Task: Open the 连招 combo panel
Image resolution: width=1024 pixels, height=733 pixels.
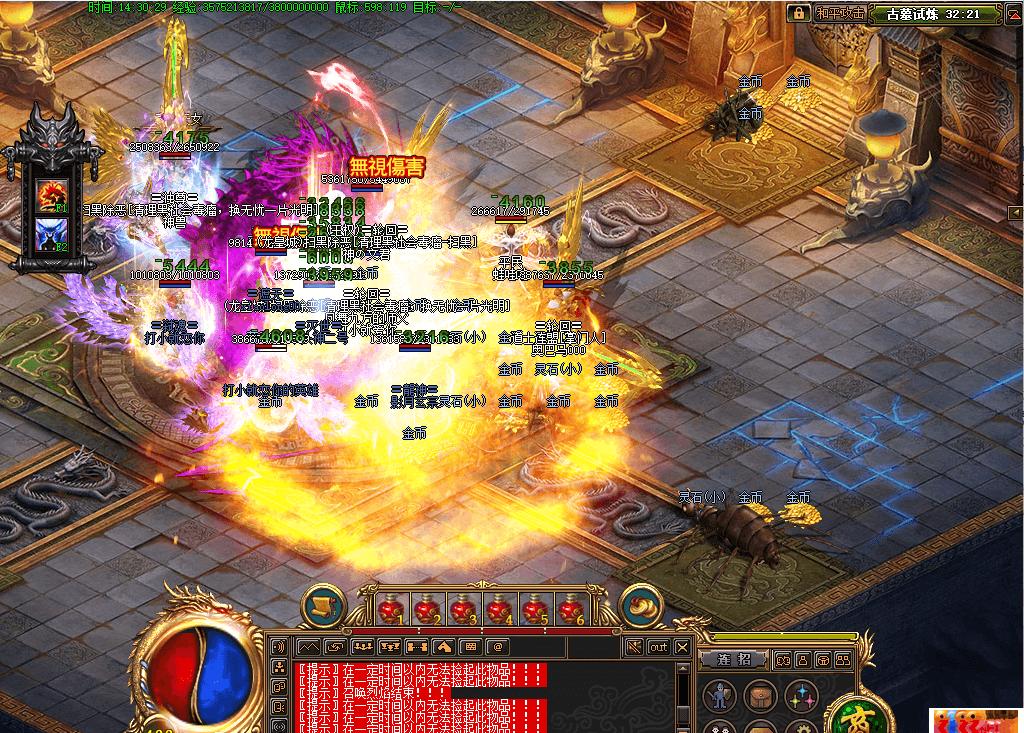Action: pos(733,659)
